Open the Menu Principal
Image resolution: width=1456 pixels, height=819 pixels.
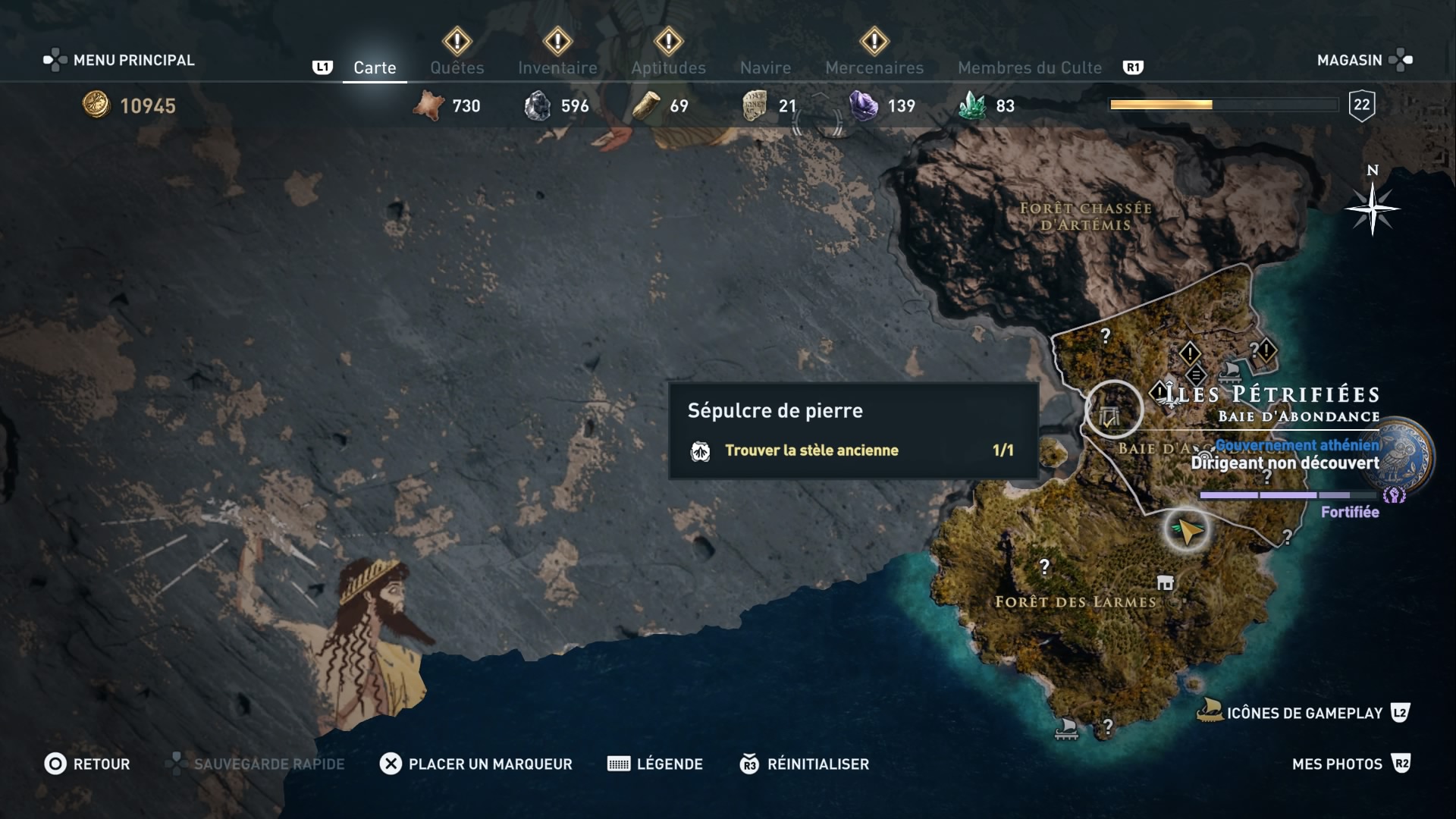(x=119, y=60)
